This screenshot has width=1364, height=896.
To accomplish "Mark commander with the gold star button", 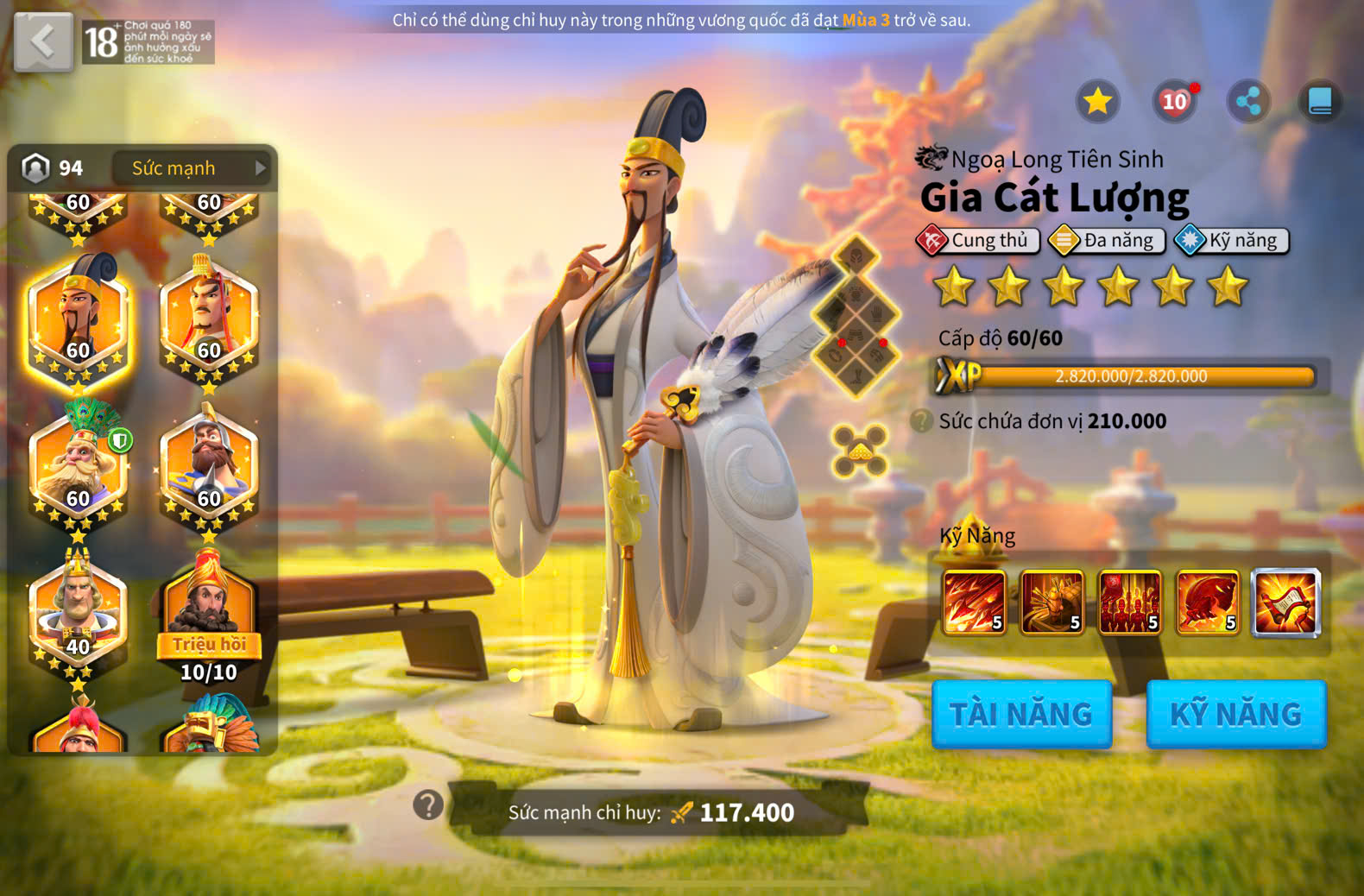I will point(1097,102).
